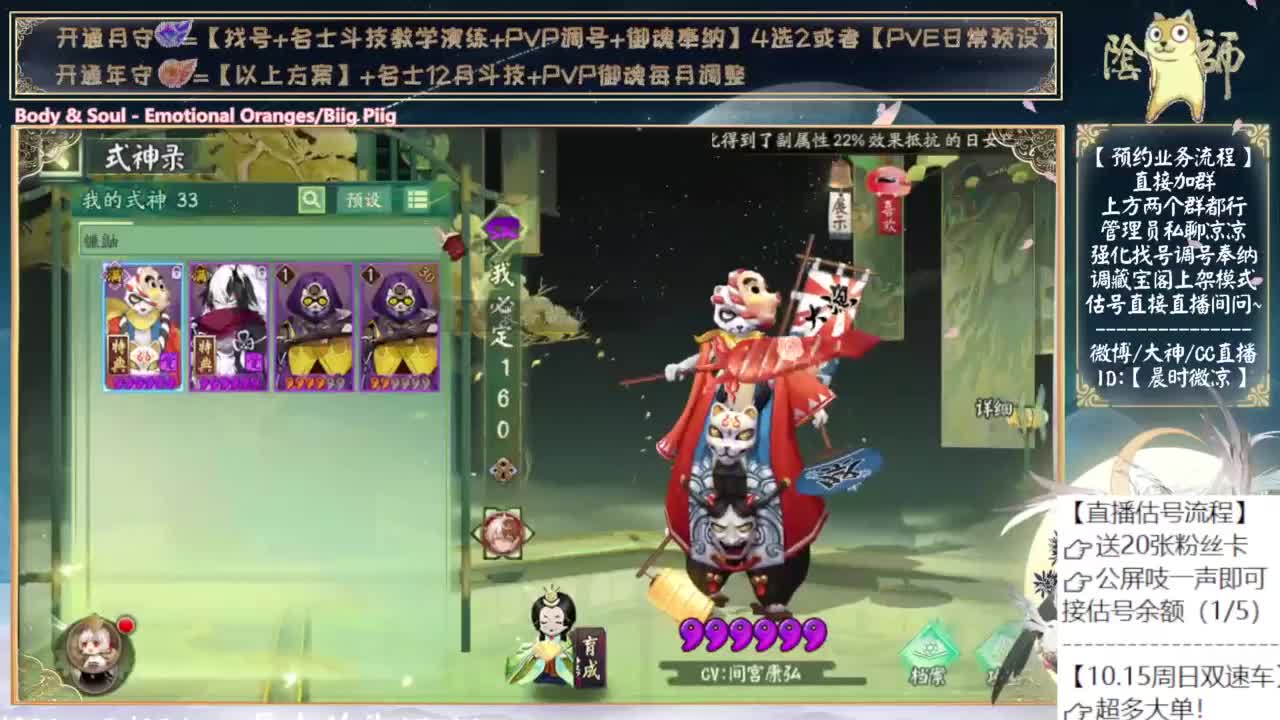Open the 预设 preset button
The height and width of the screenshot is (720, 1280).
point(363,200)
